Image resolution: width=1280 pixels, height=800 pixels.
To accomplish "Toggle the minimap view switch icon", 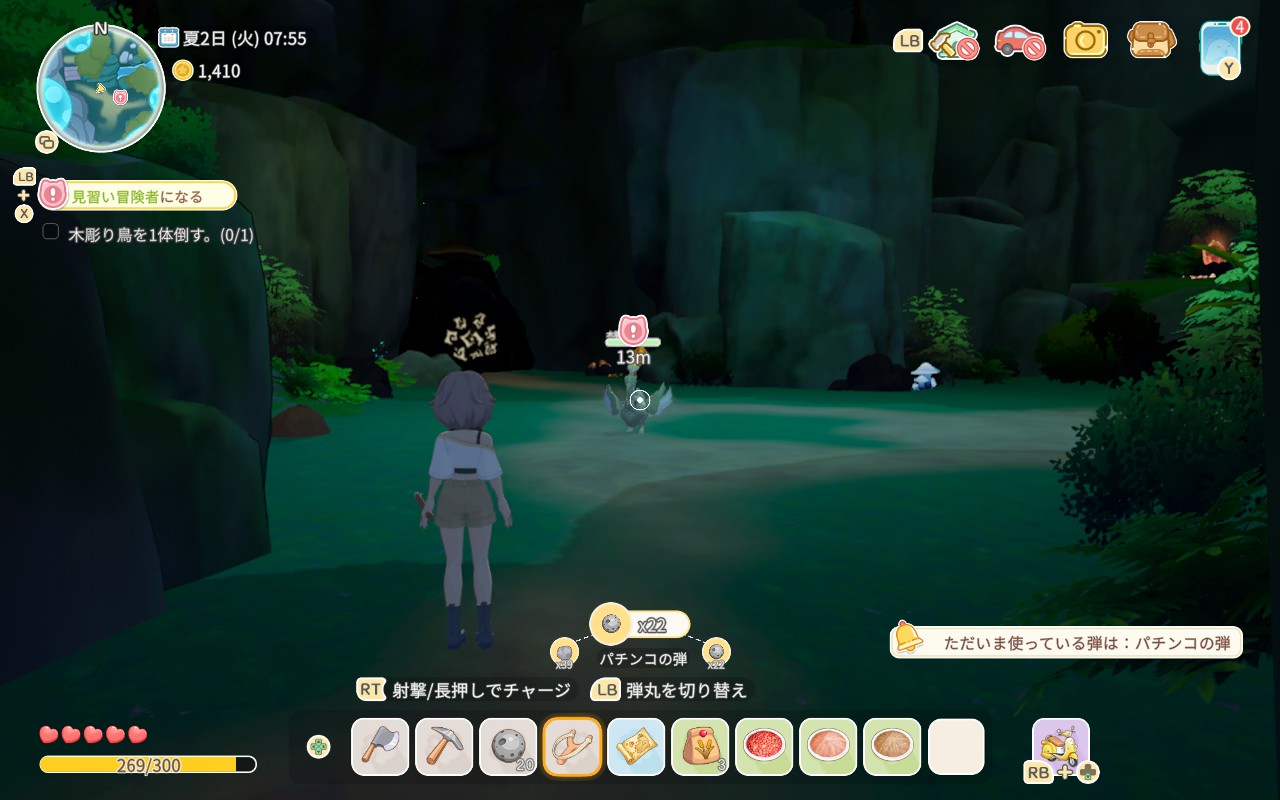I will pos(46,142).
